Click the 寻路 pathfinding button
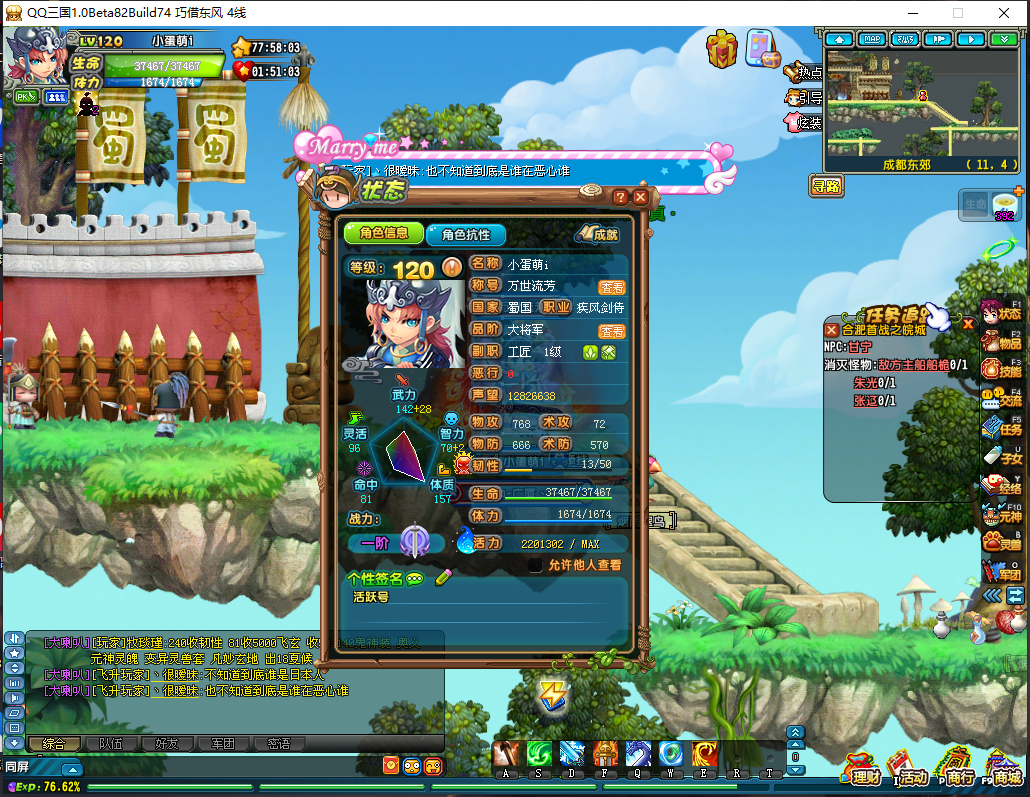The width and height of the screenshot is (1030, 797). (826, 186)
